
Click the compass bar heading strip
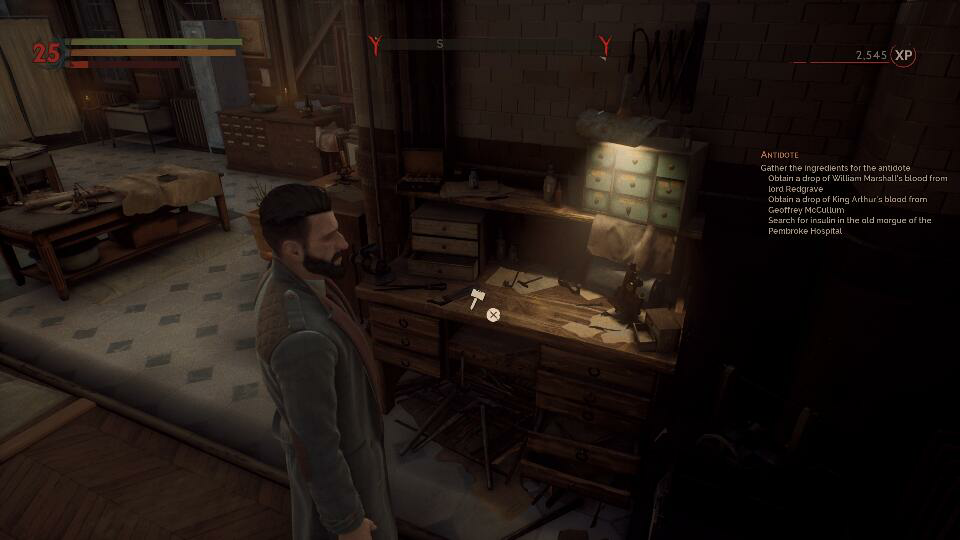point(489,44)
